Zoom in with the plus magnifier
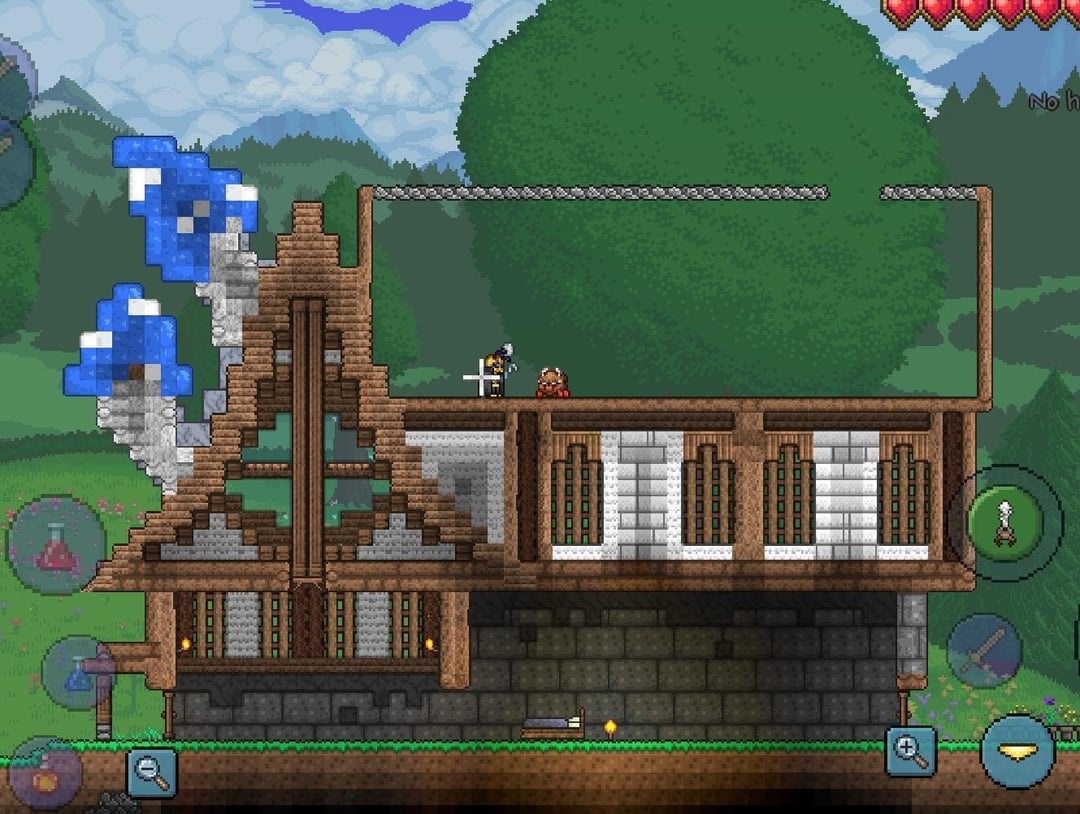Viewport: 1080px width, 814px height. pyautogui.click(x=910, y=751)
